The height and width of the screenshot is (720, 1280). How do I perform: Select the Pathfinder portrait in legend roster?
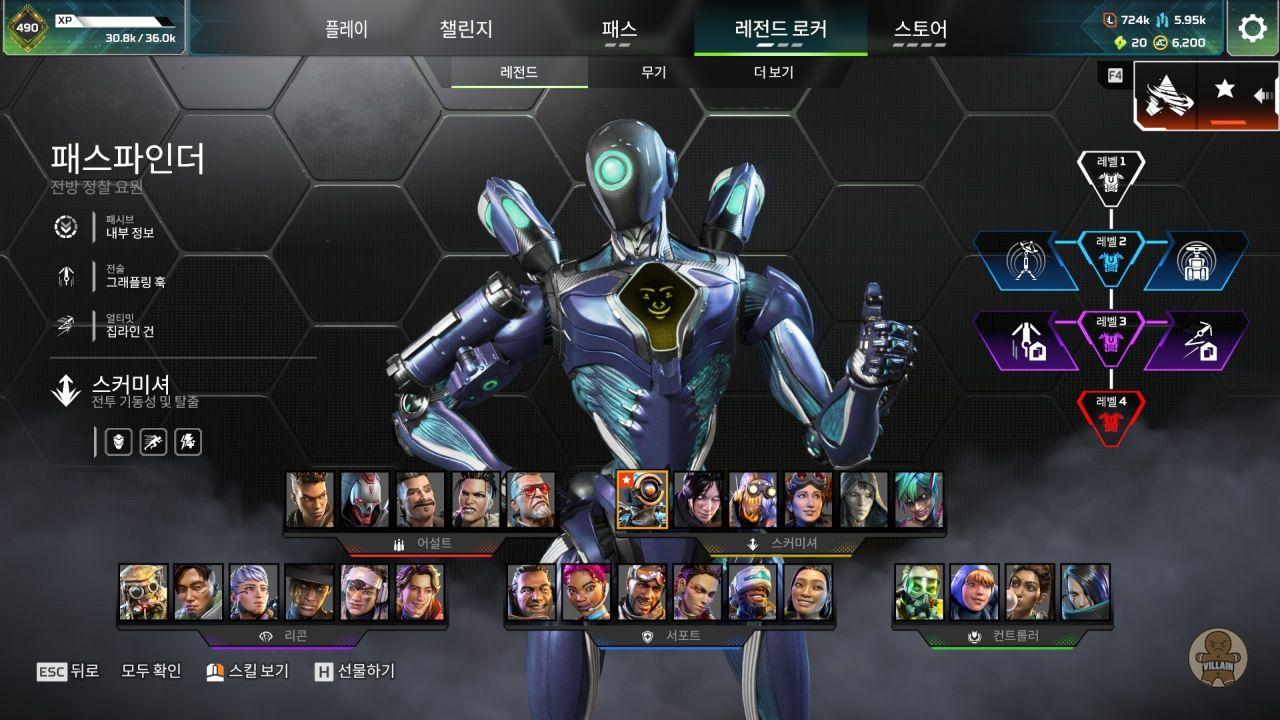[x=642, y=500]
